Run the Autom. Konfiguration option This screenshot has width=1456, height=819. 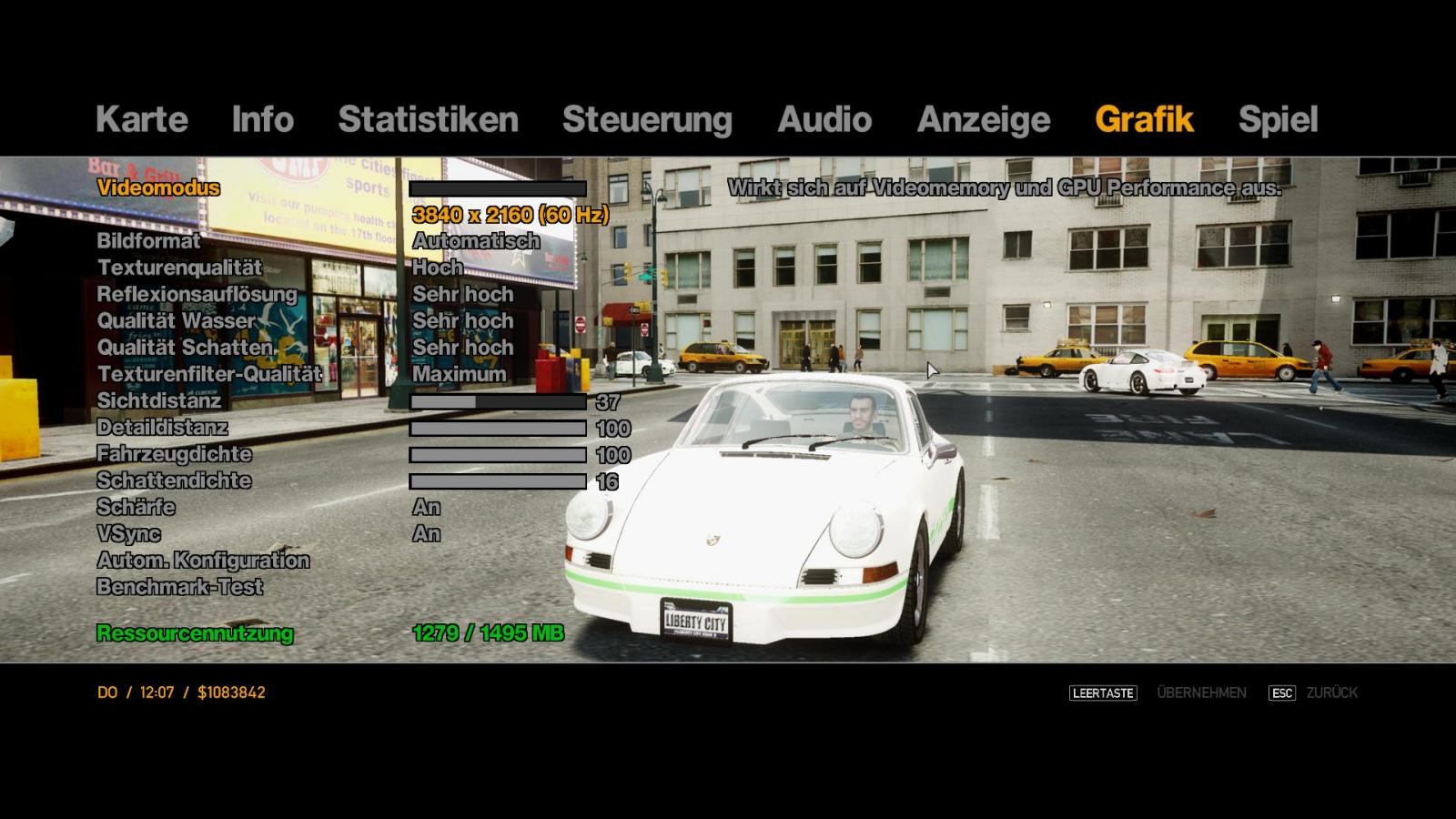[x=203, y=561]
